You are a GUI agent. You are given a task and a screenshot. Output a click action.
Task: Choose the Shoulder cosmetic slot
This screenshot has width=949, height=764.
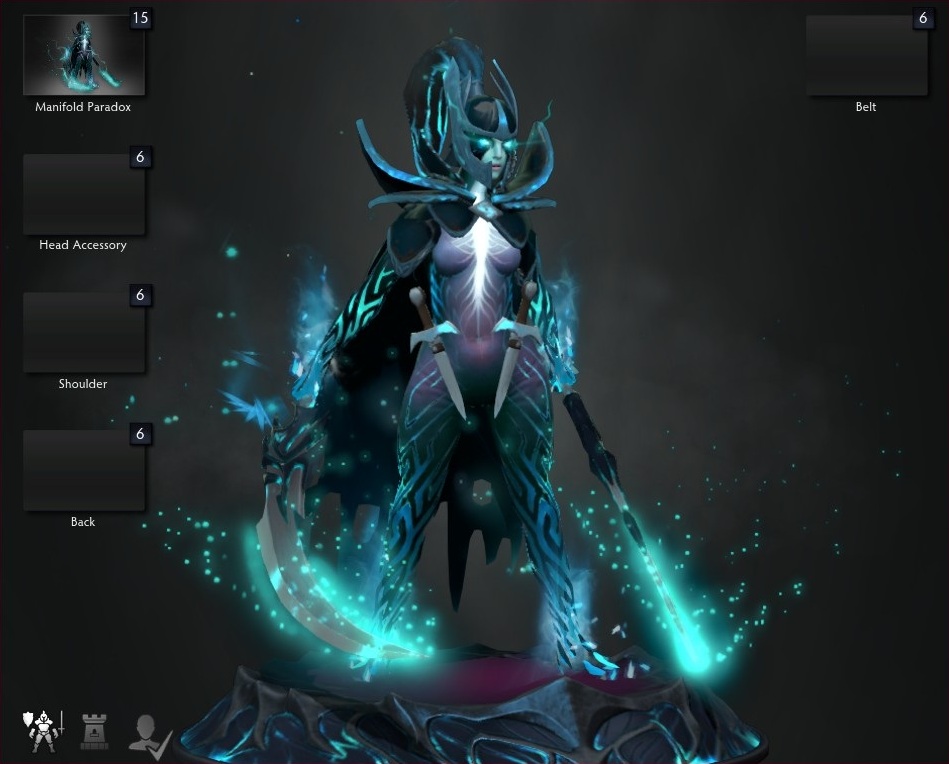(x=84, y=333)
